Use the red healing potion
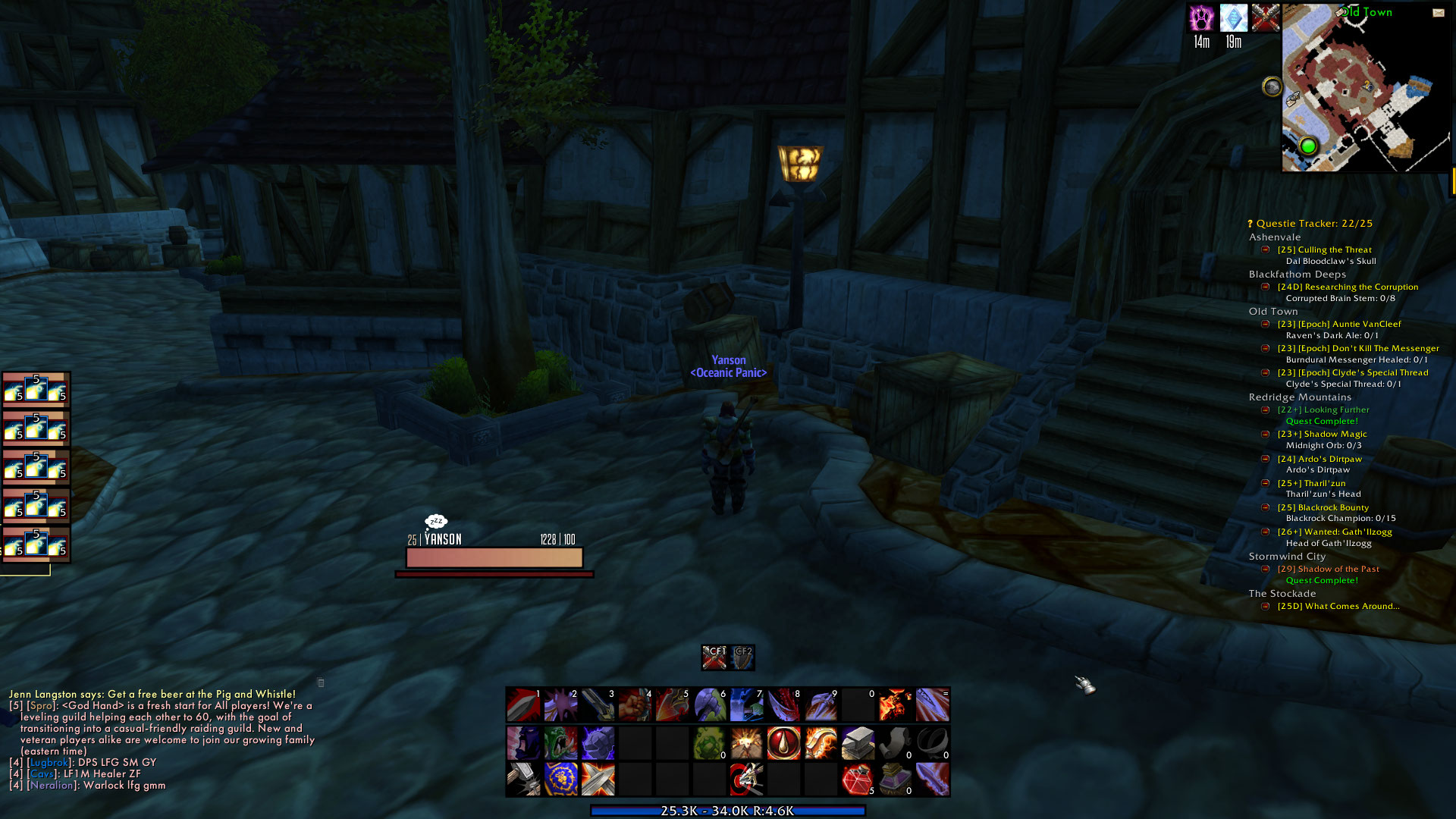1456x819 pixels. (858, 780)
